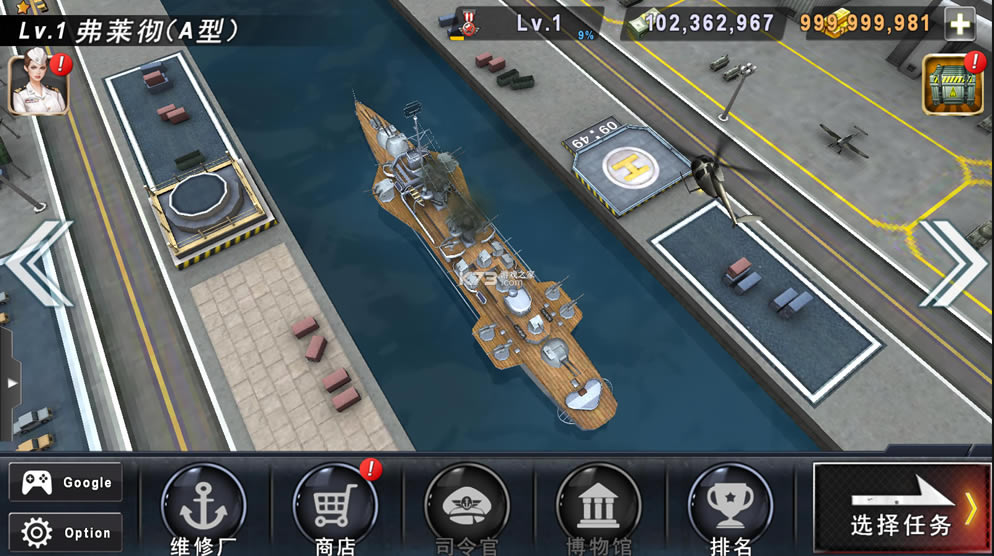994x556 pixels.
Task: Open the Option settings
Action: (66, 532)
